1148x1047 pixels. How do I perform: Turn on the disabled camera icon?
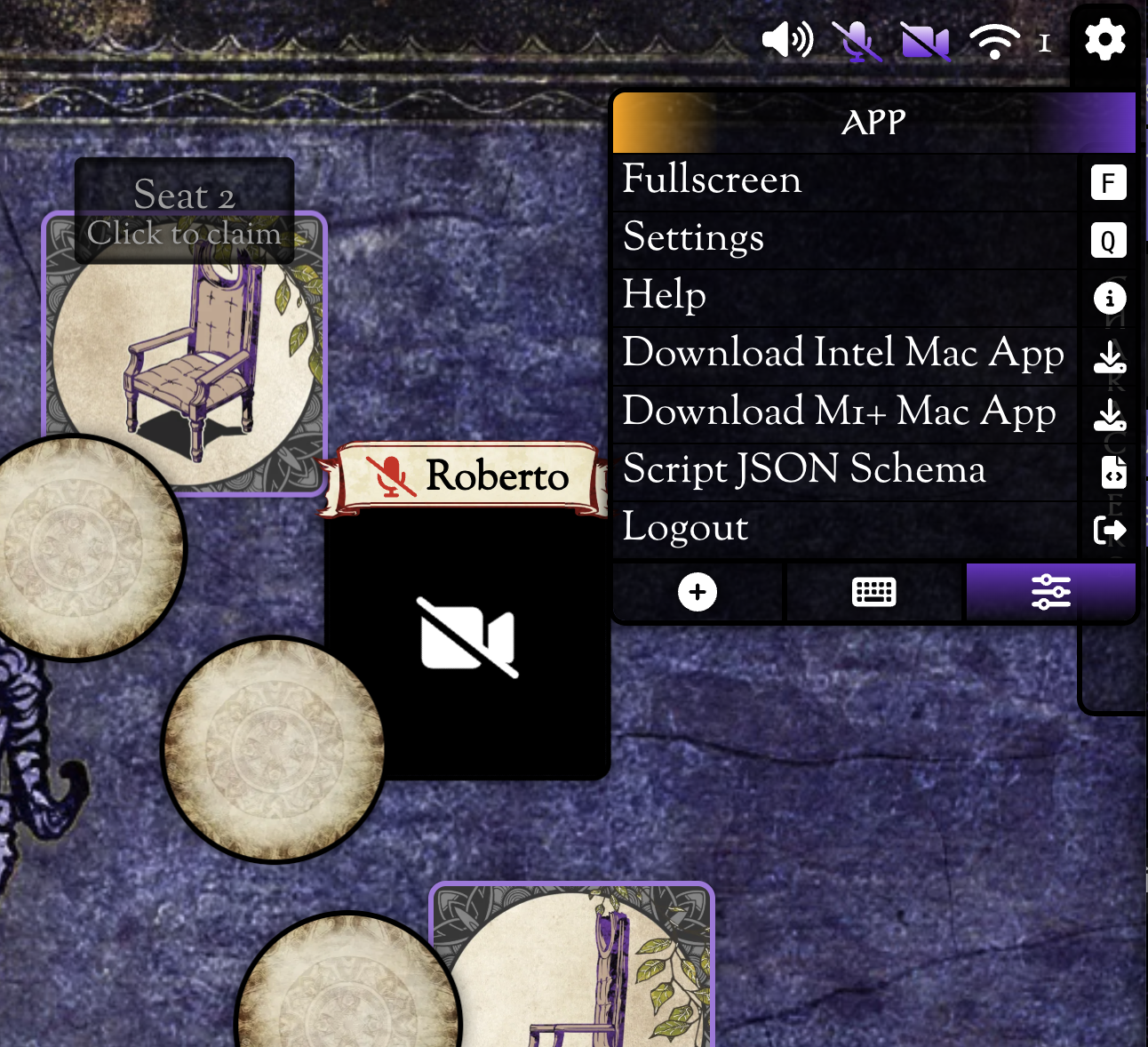click(925, 41)
